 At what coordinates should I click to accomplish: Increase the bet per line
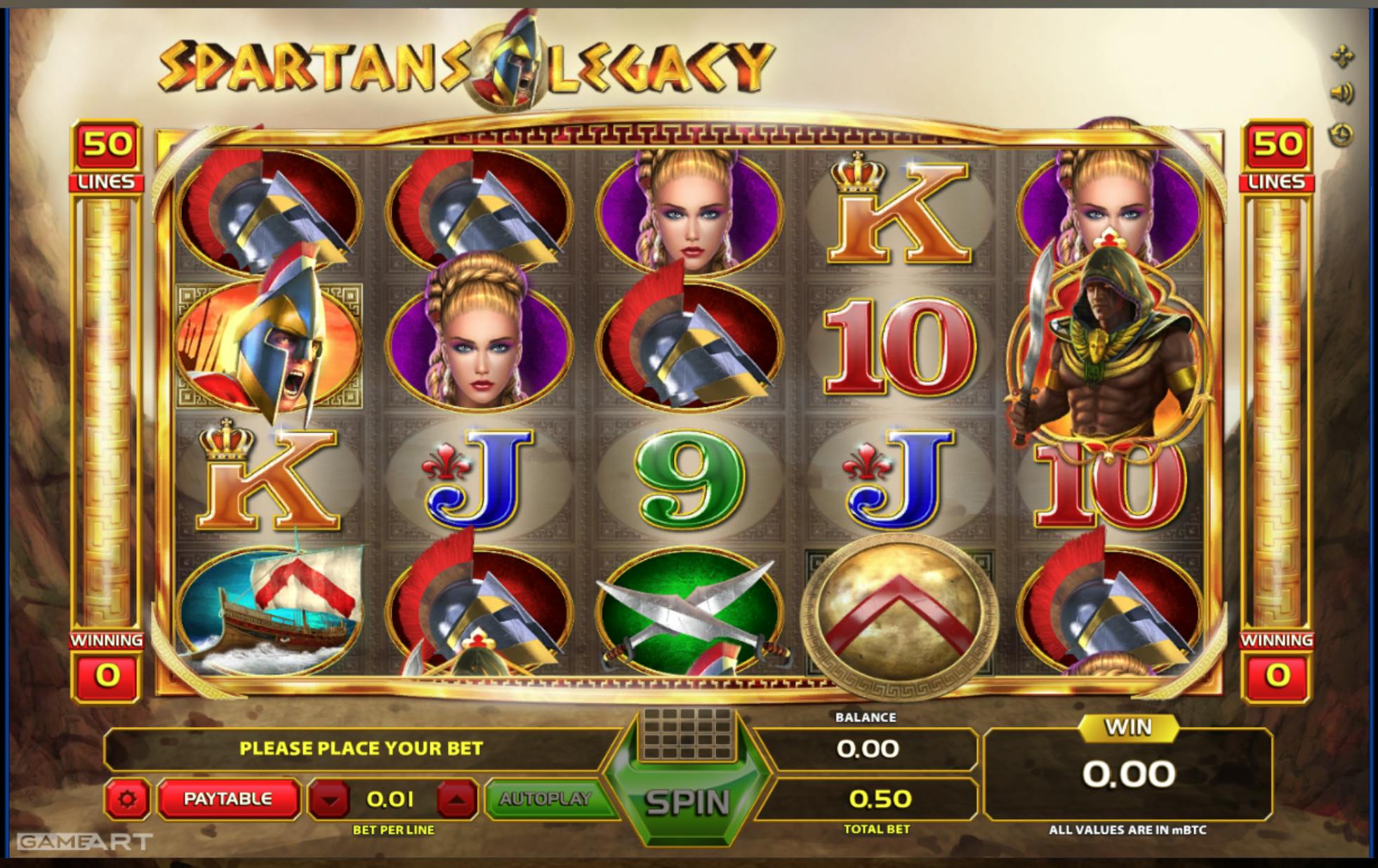(x=457, y=799)
